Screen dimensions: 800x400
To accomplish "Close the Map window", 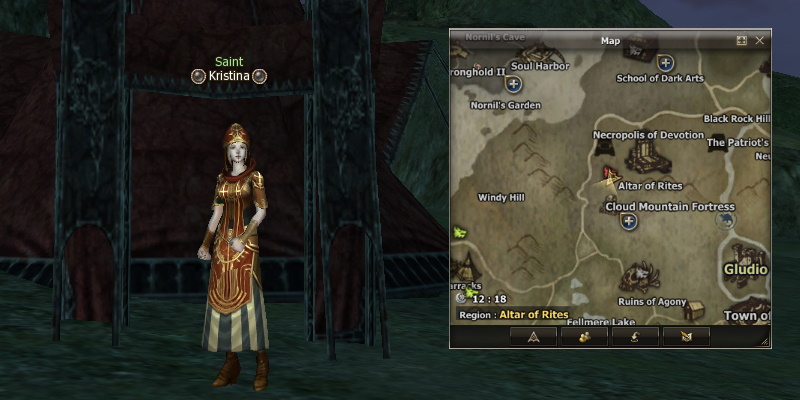I will tap(760, 41).
